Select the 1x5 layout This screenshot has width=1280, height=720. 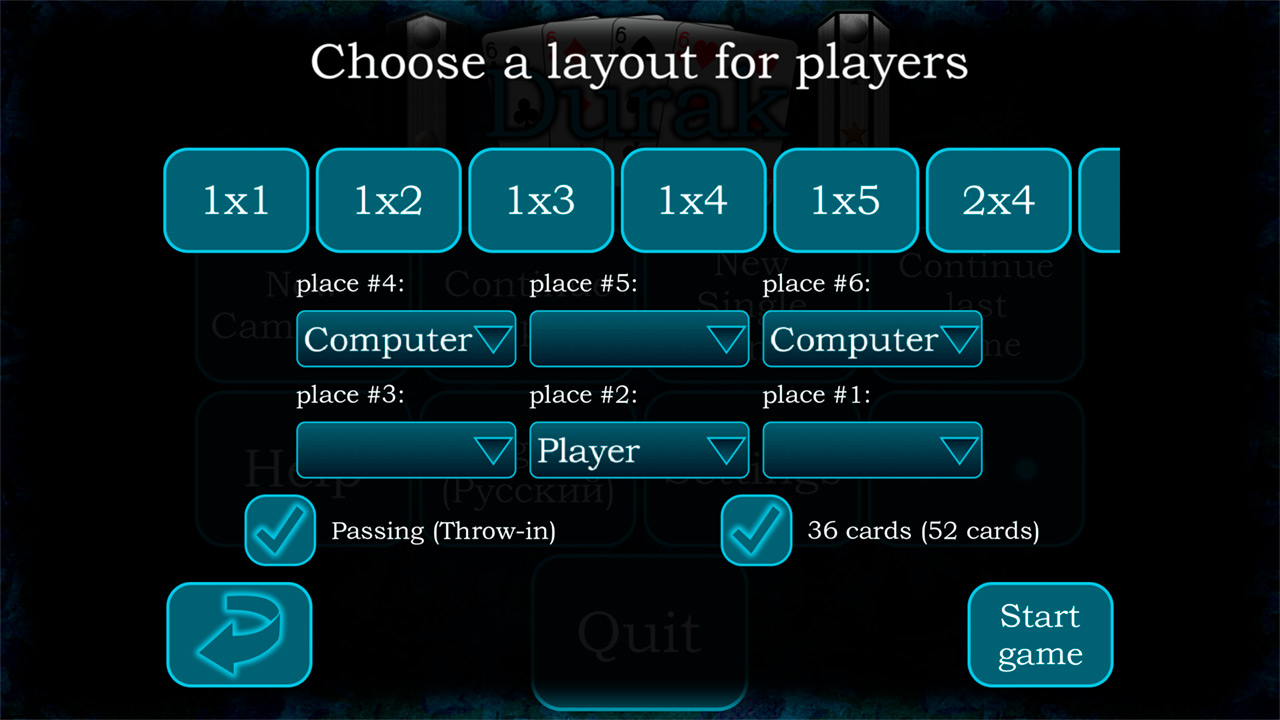tap(846, 200)
